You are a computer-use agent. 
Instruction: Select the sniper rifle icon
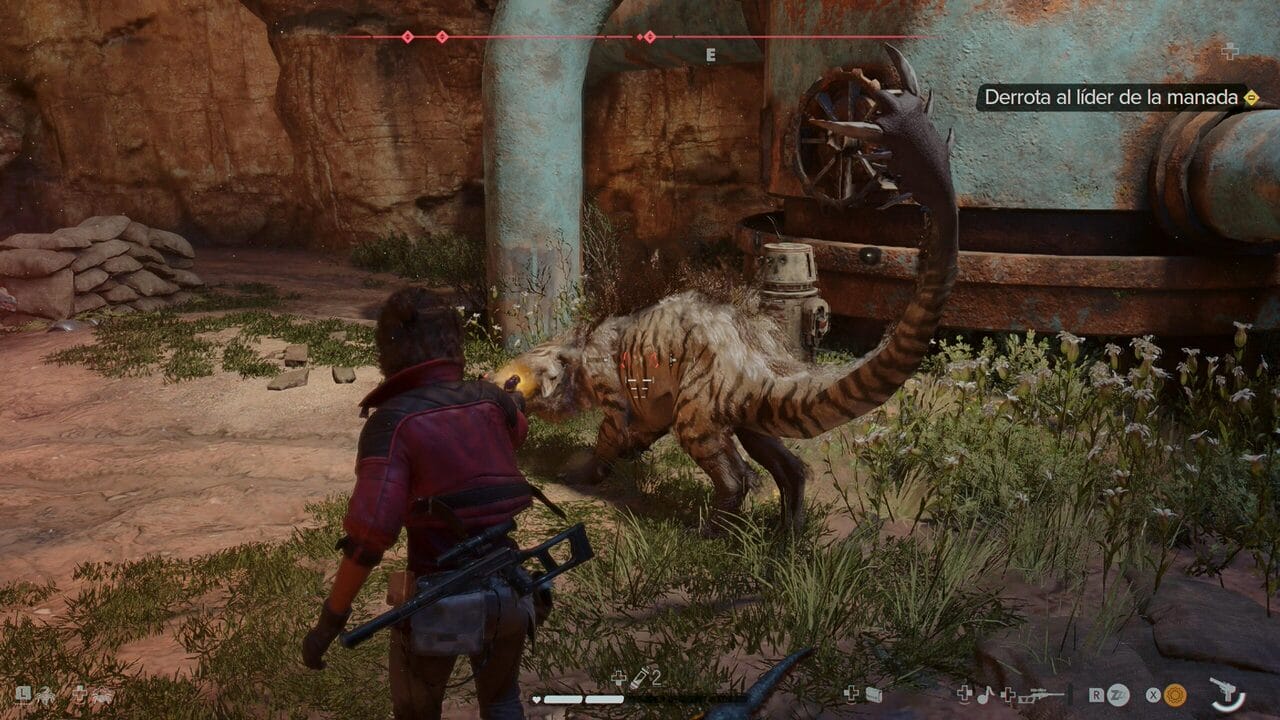1042,694
